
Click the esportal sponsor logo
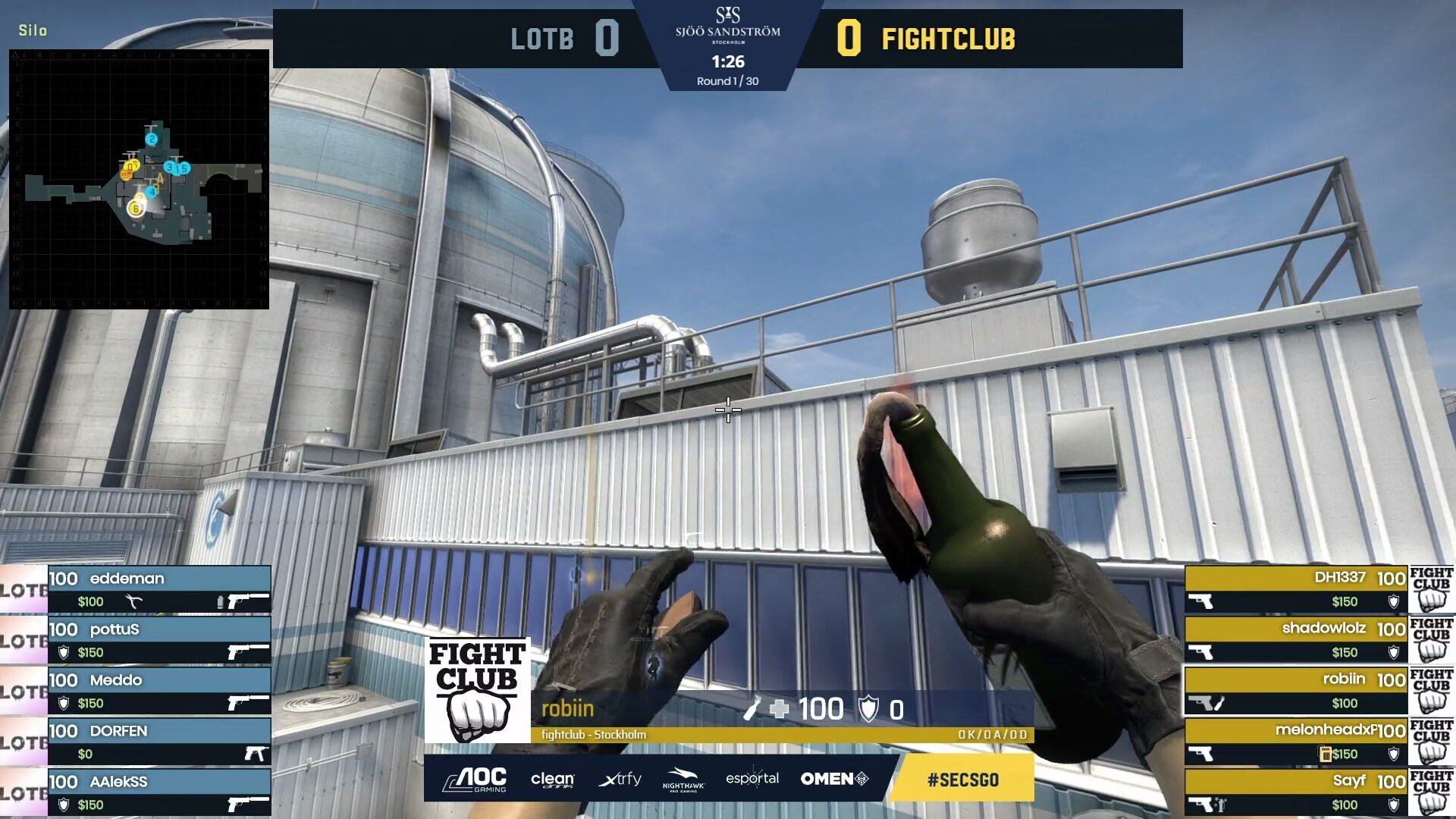click(752, 779)
